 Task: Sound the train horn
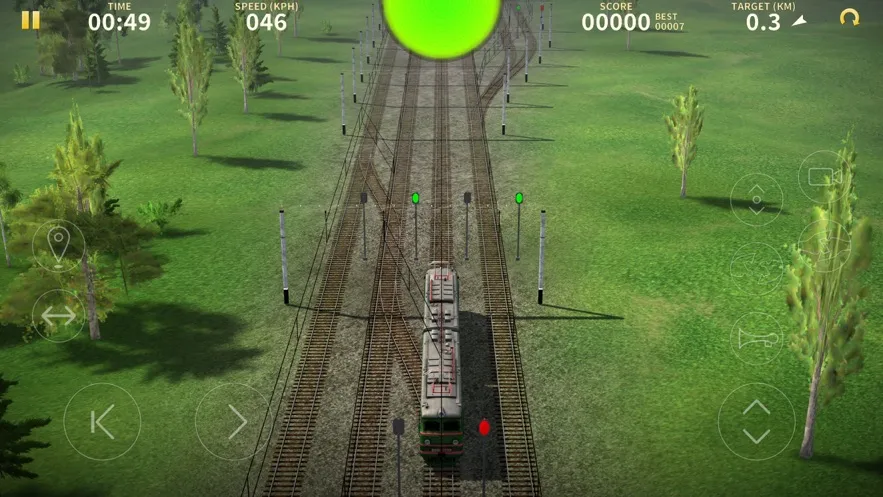click(757, 338)
